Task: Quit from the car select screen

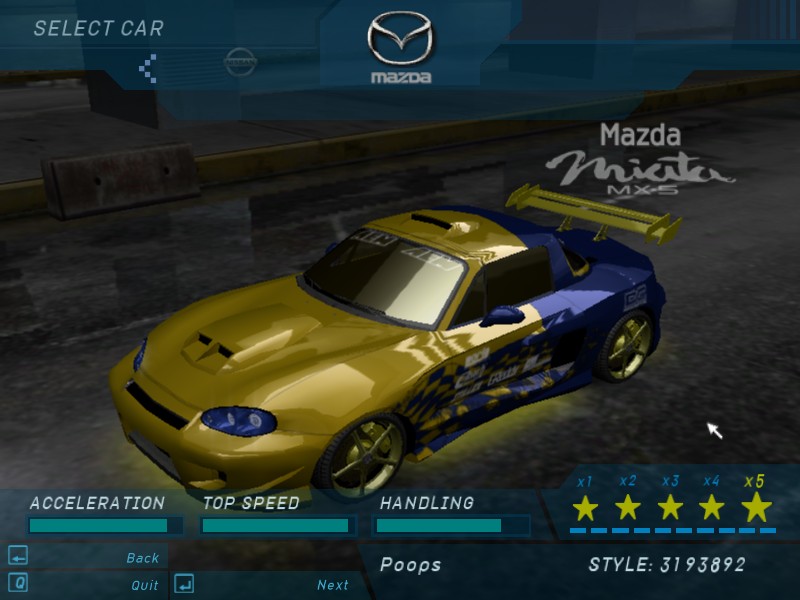Action: (144, 585)
